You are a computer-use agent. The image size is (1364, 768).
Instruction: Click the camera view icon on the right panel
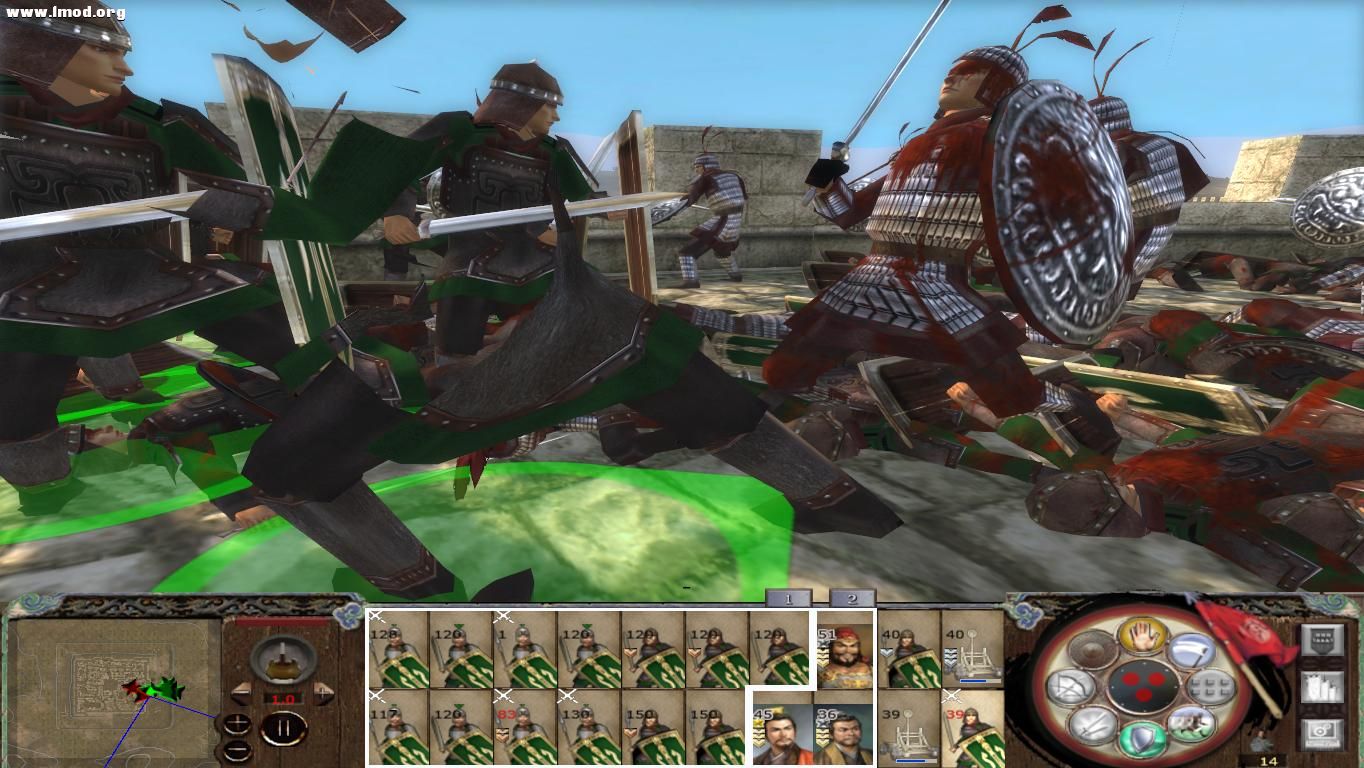(1322, 732)
